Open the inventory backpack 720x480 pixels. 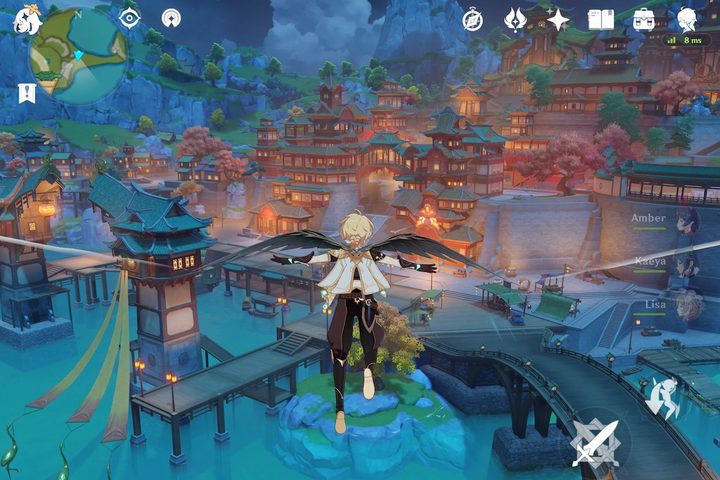(644, 19)
